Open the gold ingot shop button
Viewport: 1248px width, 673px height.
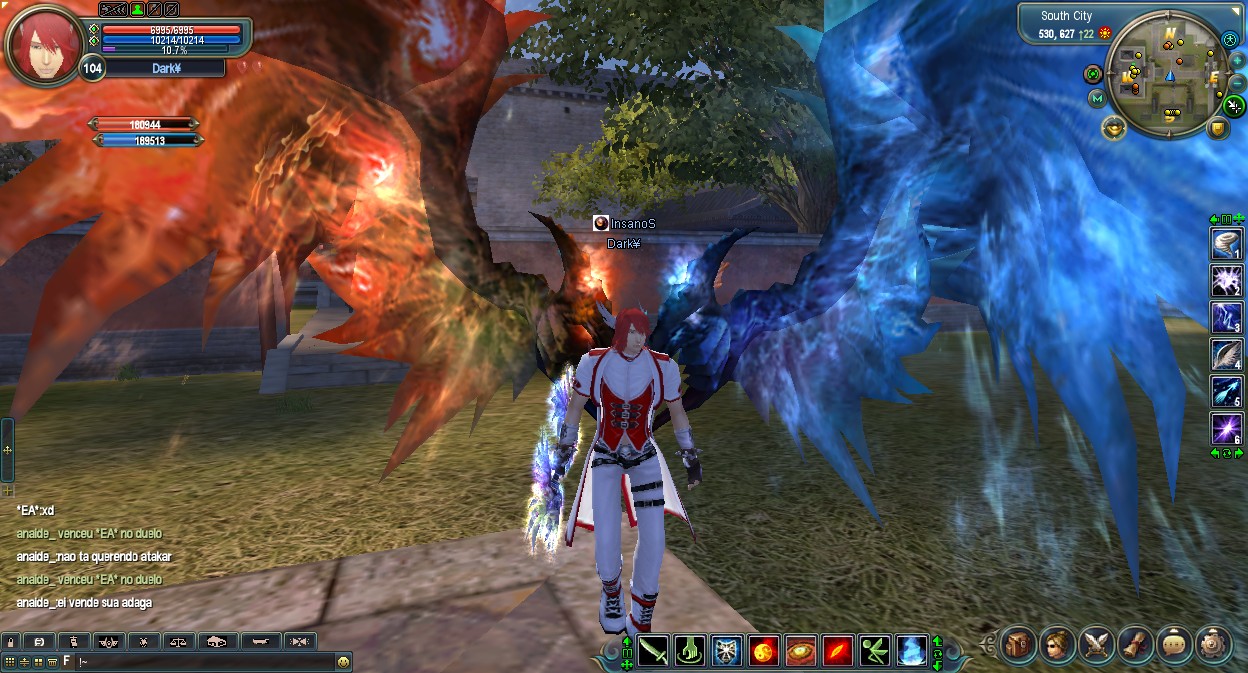tap(1114, 127)
